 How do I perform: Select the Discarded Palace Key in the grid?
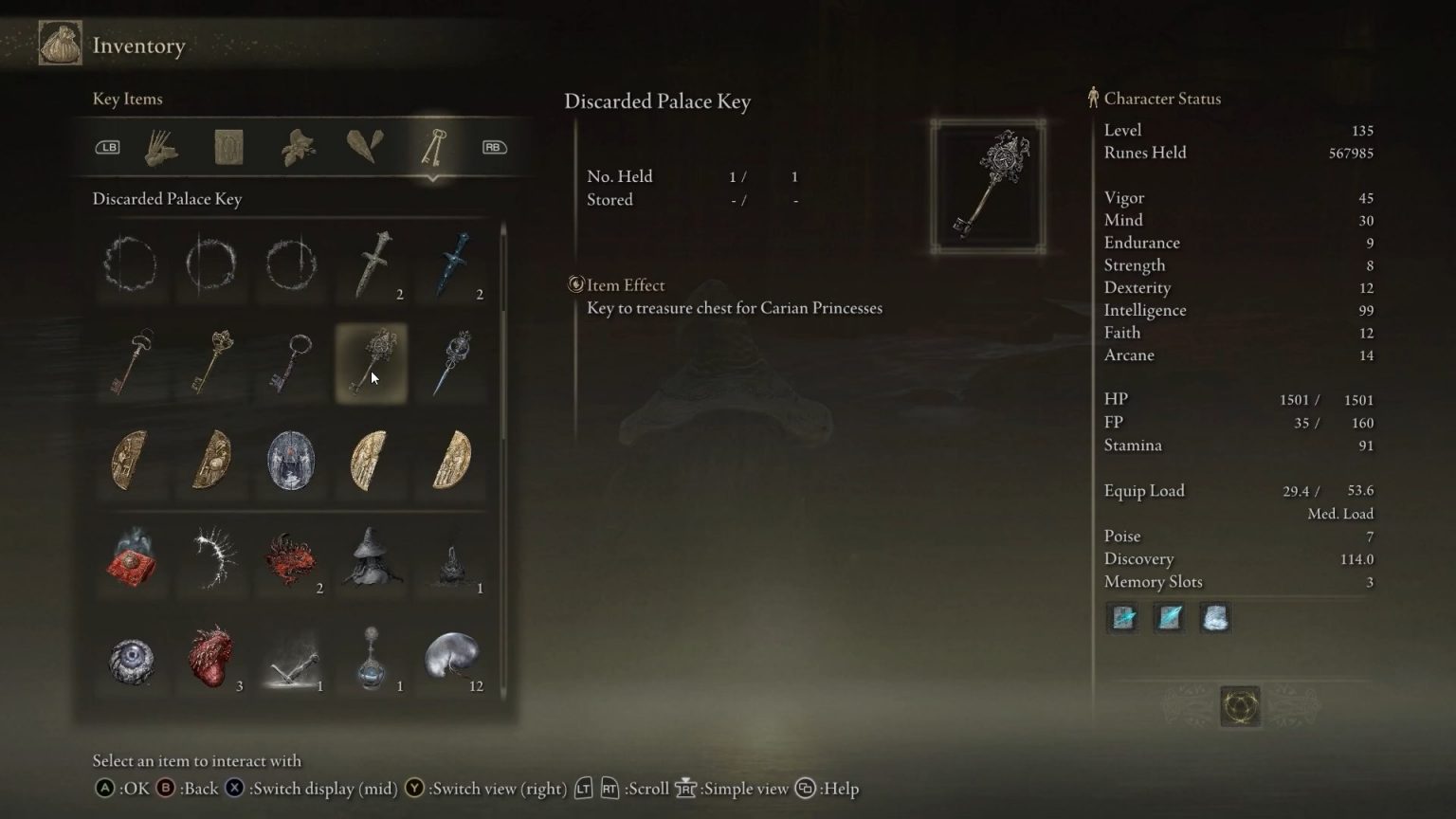tap(371, 363)
